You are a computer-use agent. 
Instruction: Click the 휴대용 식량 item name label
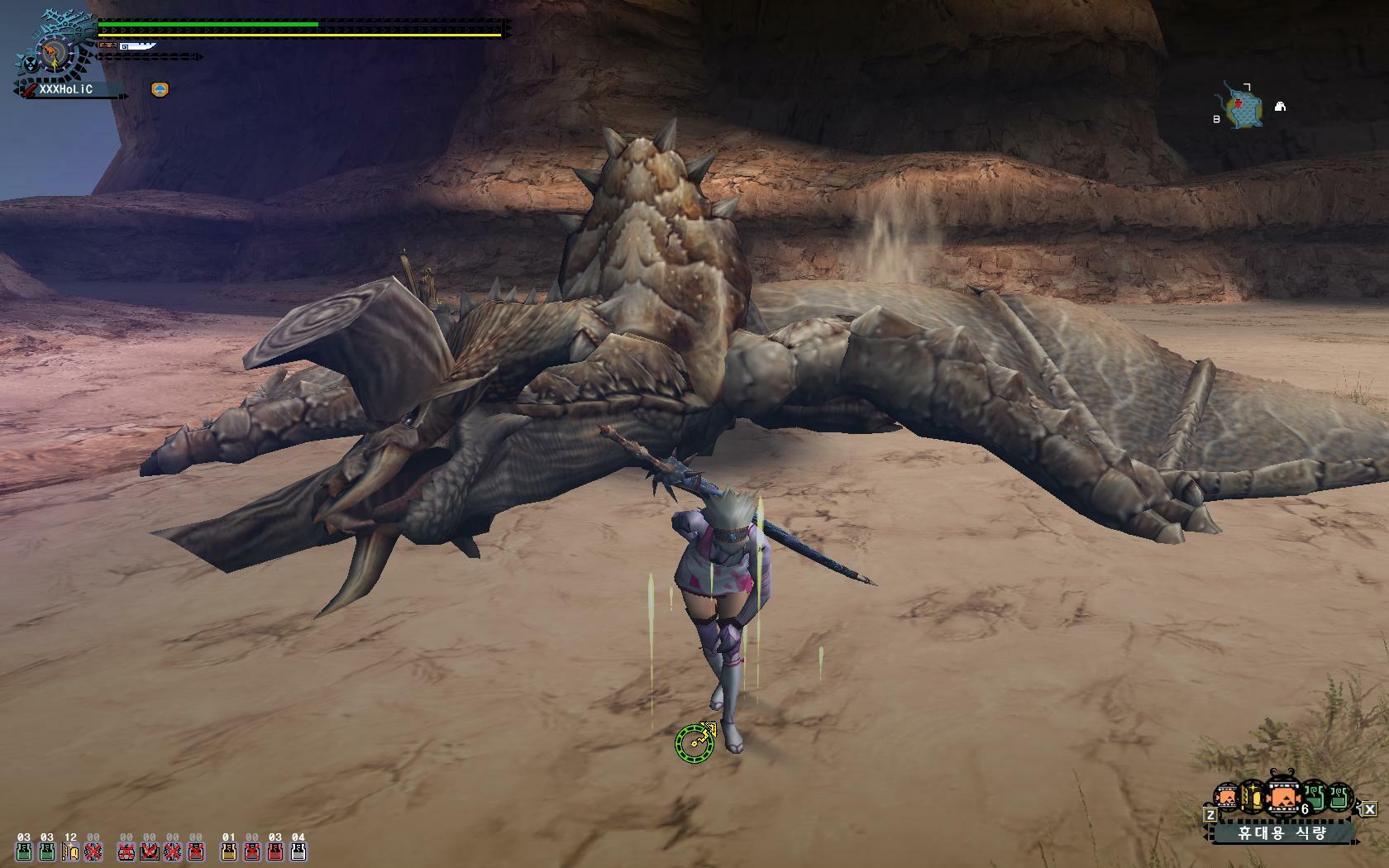1282,832
